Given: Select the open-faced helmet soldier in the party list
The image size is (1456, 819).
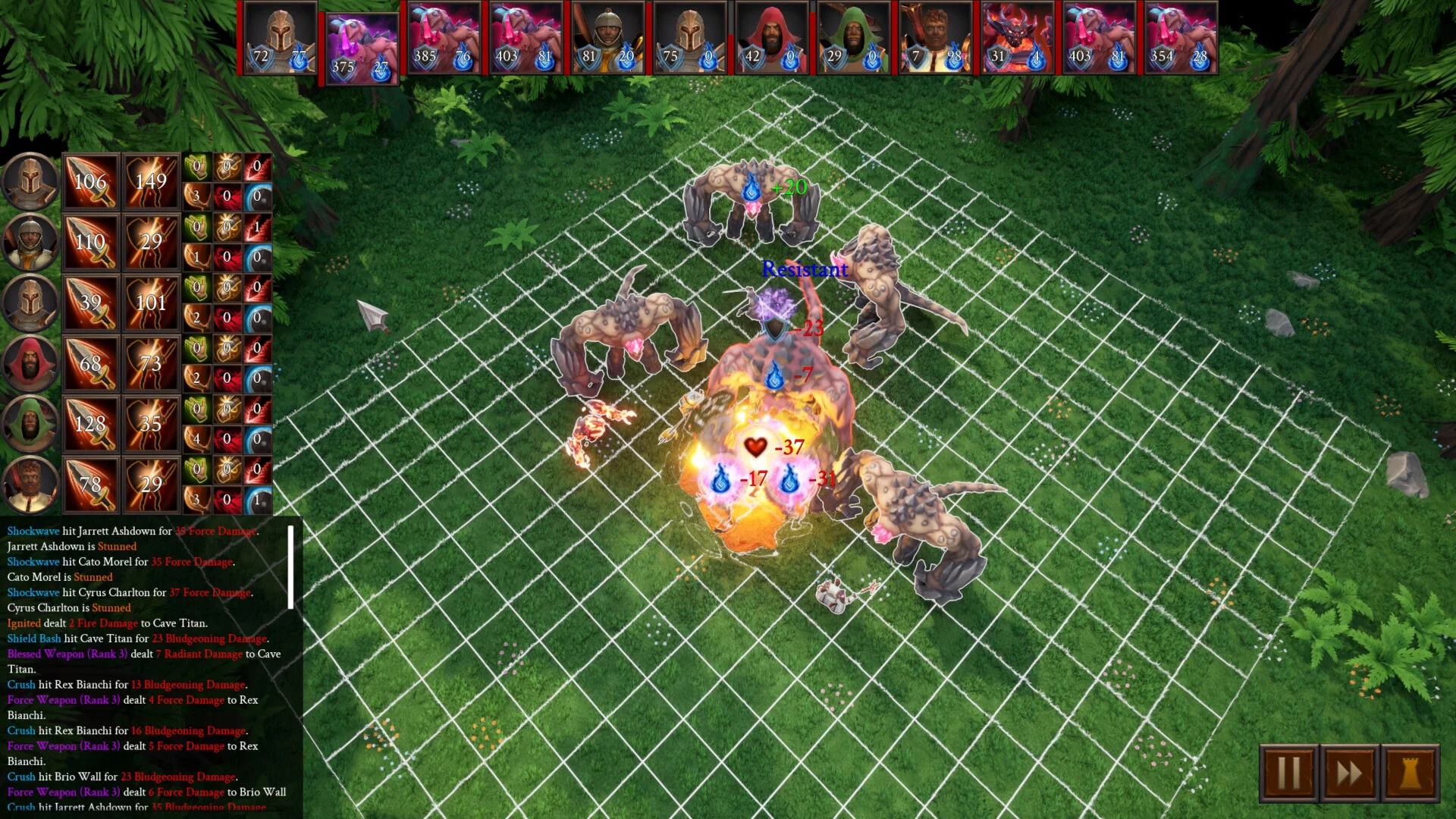Looking at the screenshot, I should pos(30,242).
